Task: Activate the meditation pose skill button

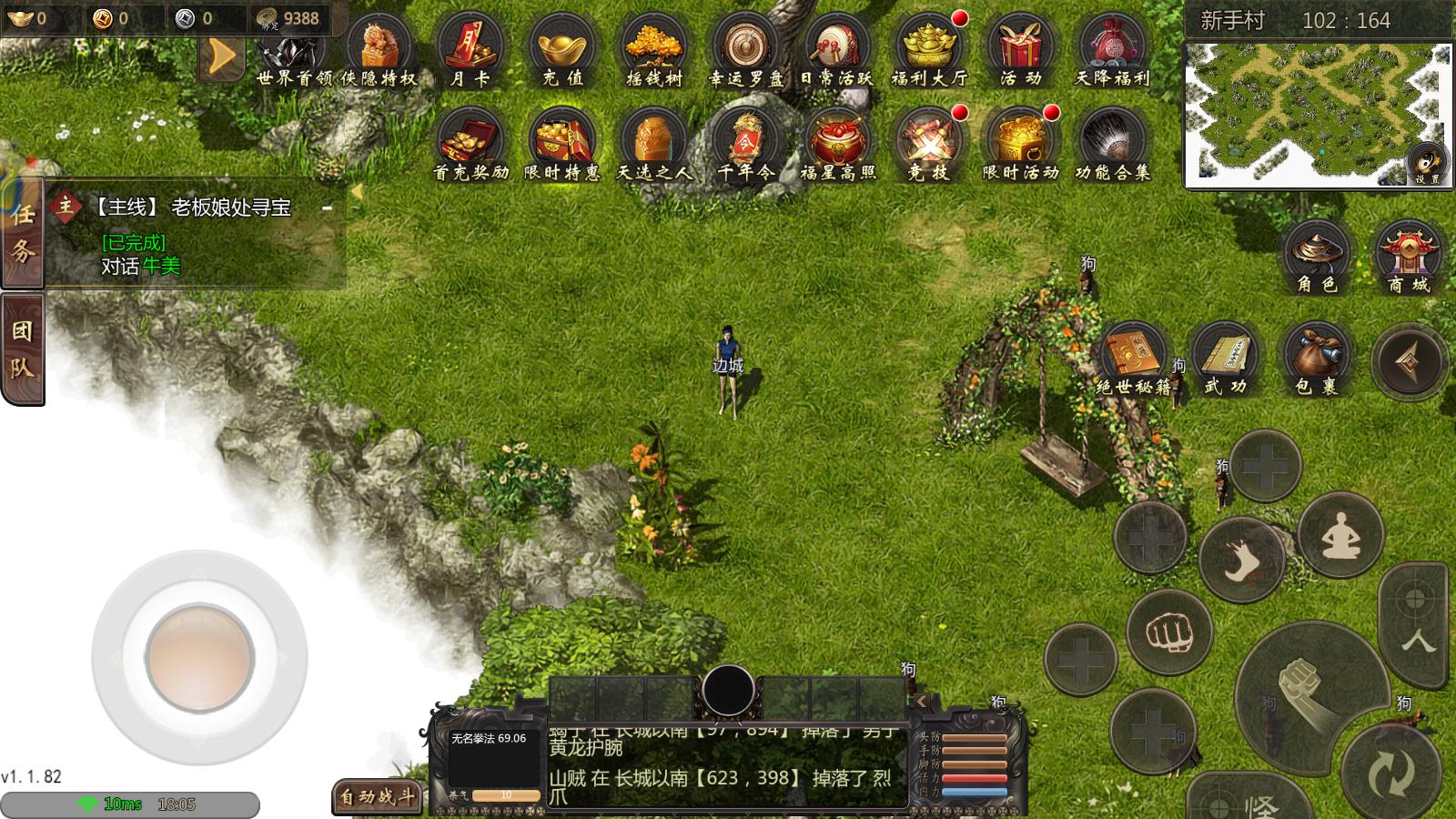Action: [x=1340, y=536]
